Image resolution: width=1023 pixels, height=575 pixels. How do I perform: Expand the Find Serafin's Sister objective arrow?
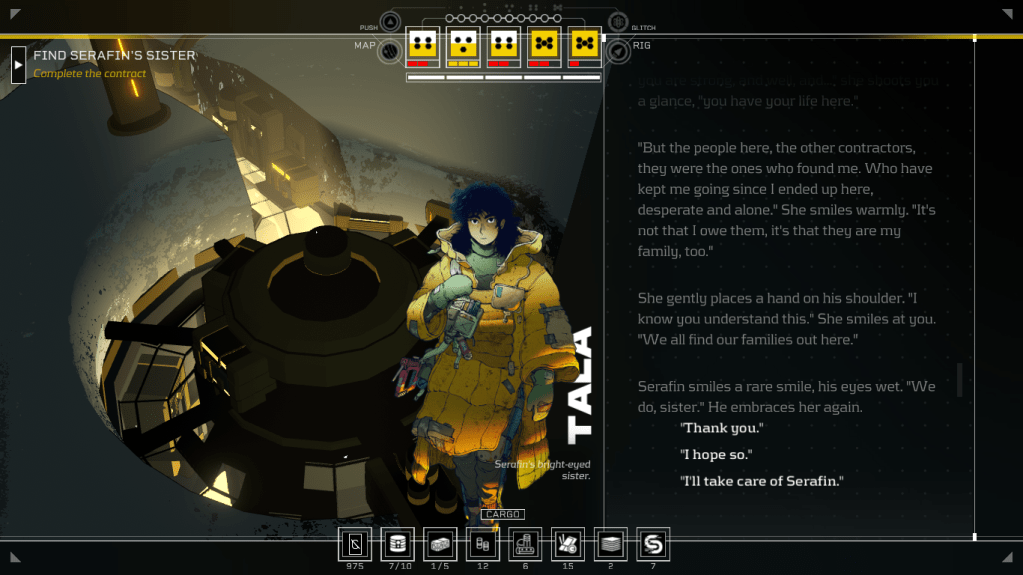[18, 64]
